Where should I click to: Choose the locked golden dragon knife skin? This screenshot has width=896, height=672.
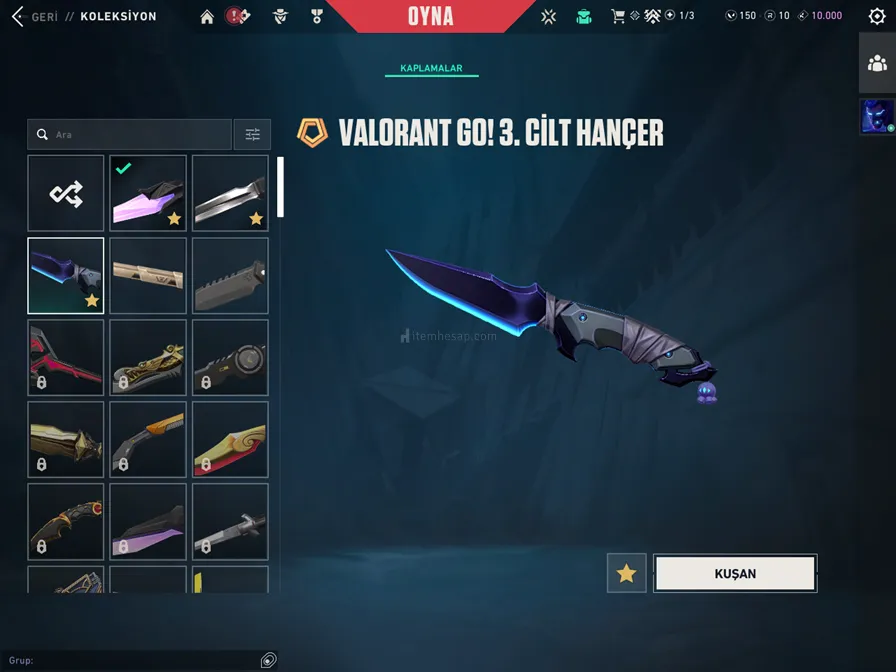pos(148,357)
